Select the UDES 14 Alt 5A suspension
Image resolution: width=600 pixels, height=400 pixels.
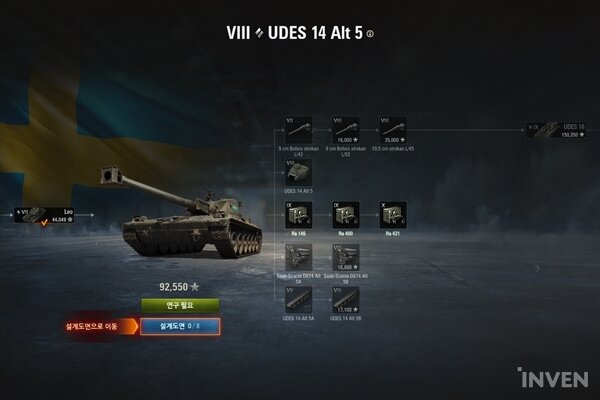pos(298,299)
